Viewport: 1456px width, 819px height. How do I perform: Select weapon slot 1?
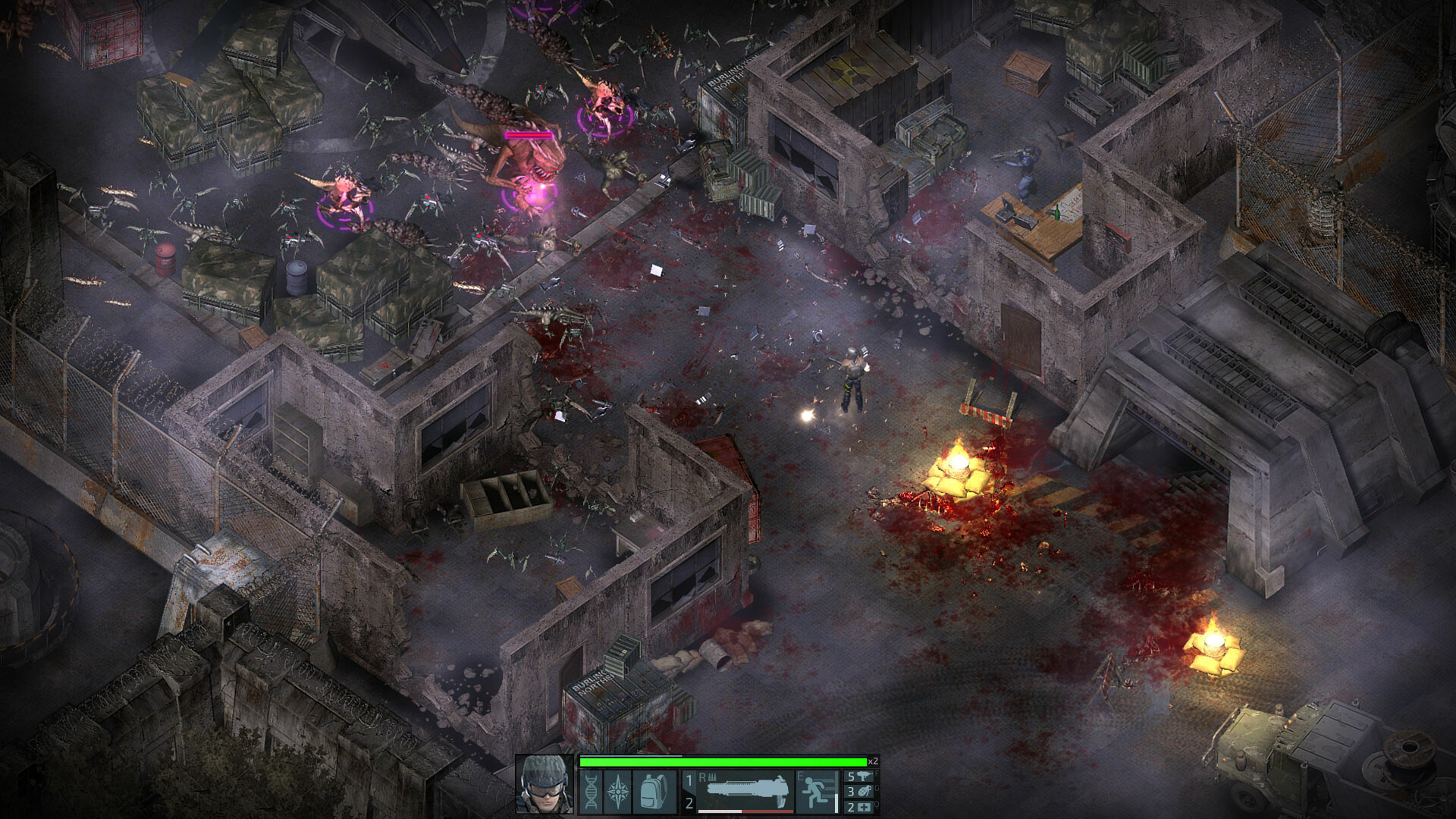point(689,780)
